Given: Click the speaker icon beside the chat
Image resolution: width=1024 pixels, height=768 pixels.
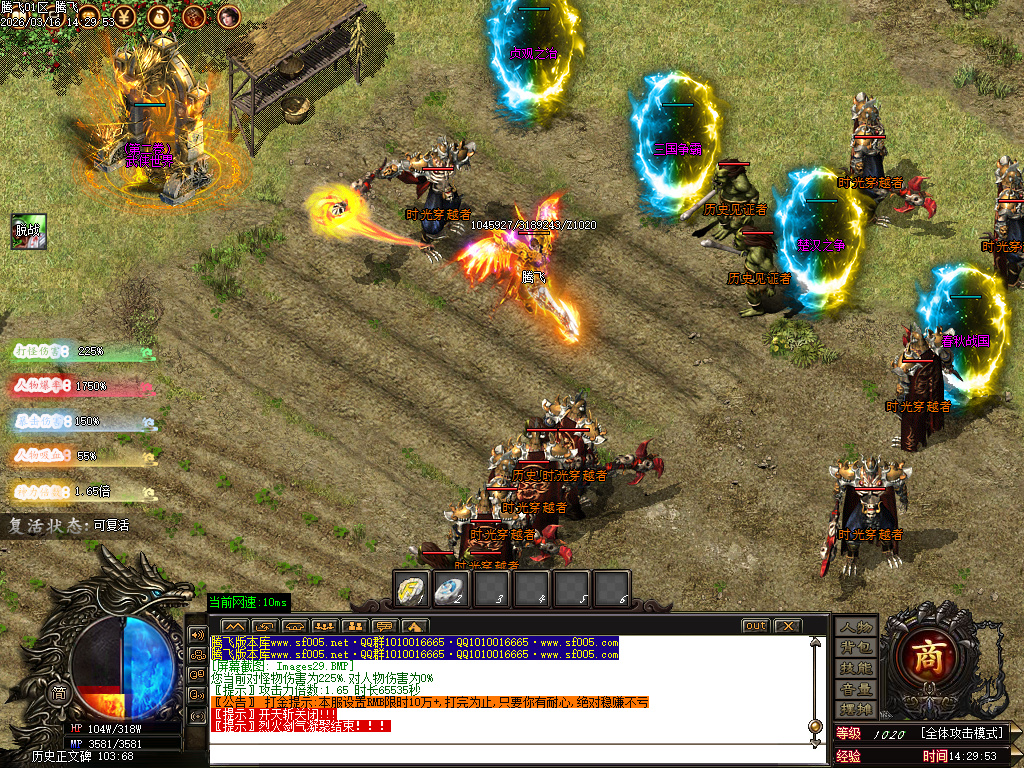Looking at the screenshot, I should (x=197, y=634).
